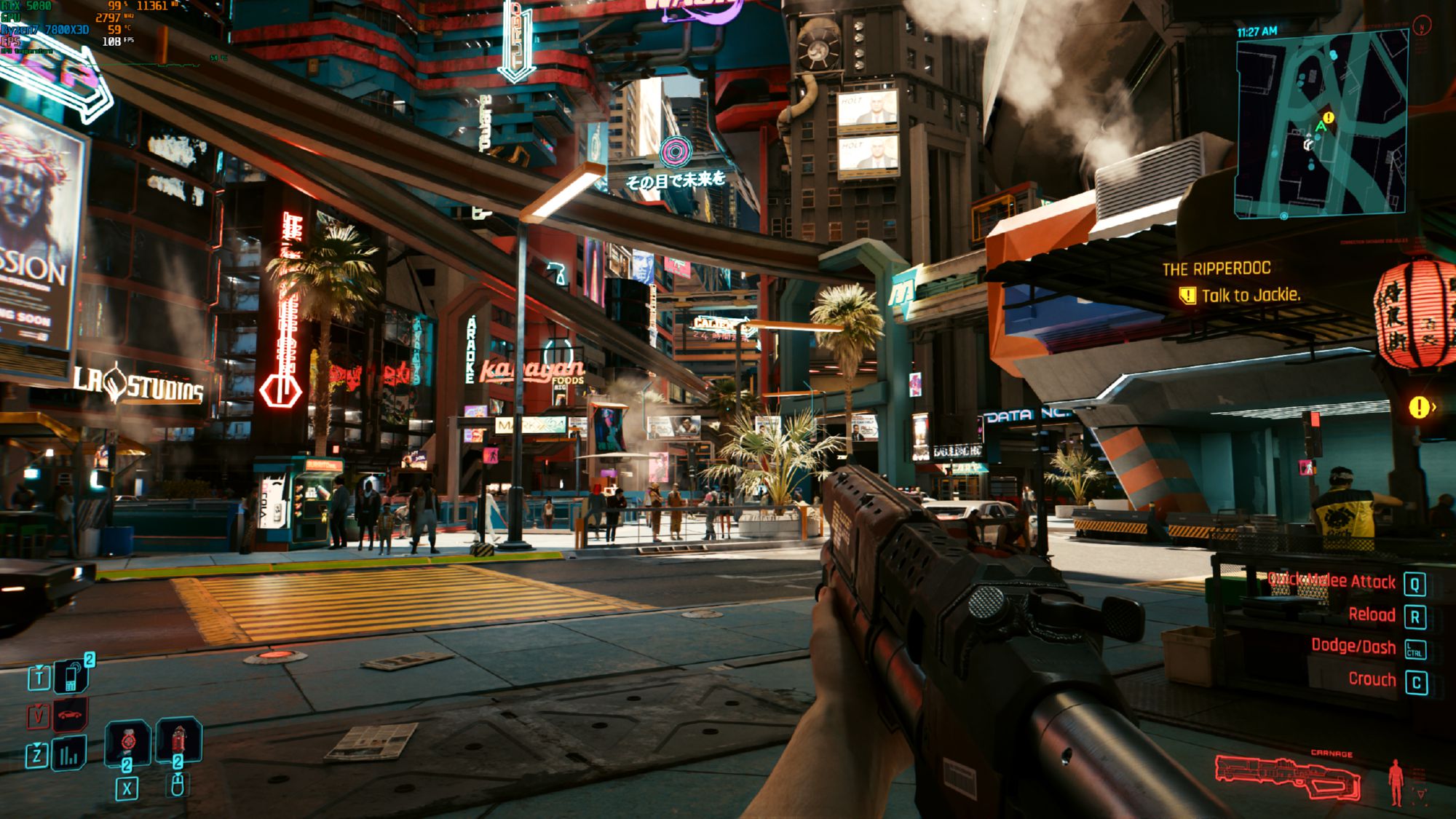Select the Talk to Jackie objective
This screenshot has width=1456, height=819.
[x=1249, y=296]
